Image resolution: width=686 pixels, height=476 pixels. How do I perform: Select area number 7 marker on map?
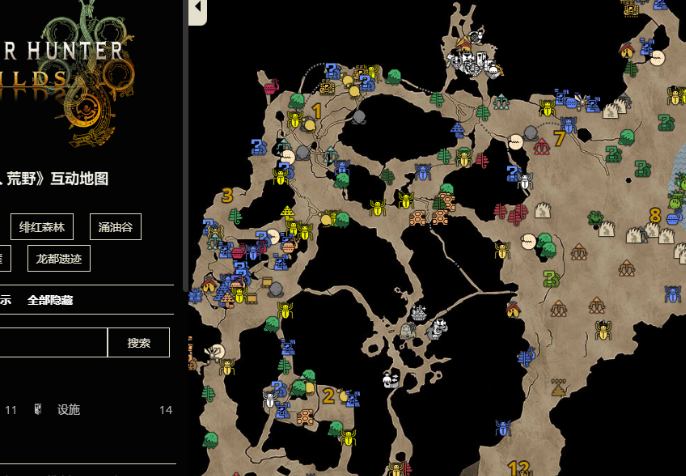pyautogui.click(x=559, y=138)
